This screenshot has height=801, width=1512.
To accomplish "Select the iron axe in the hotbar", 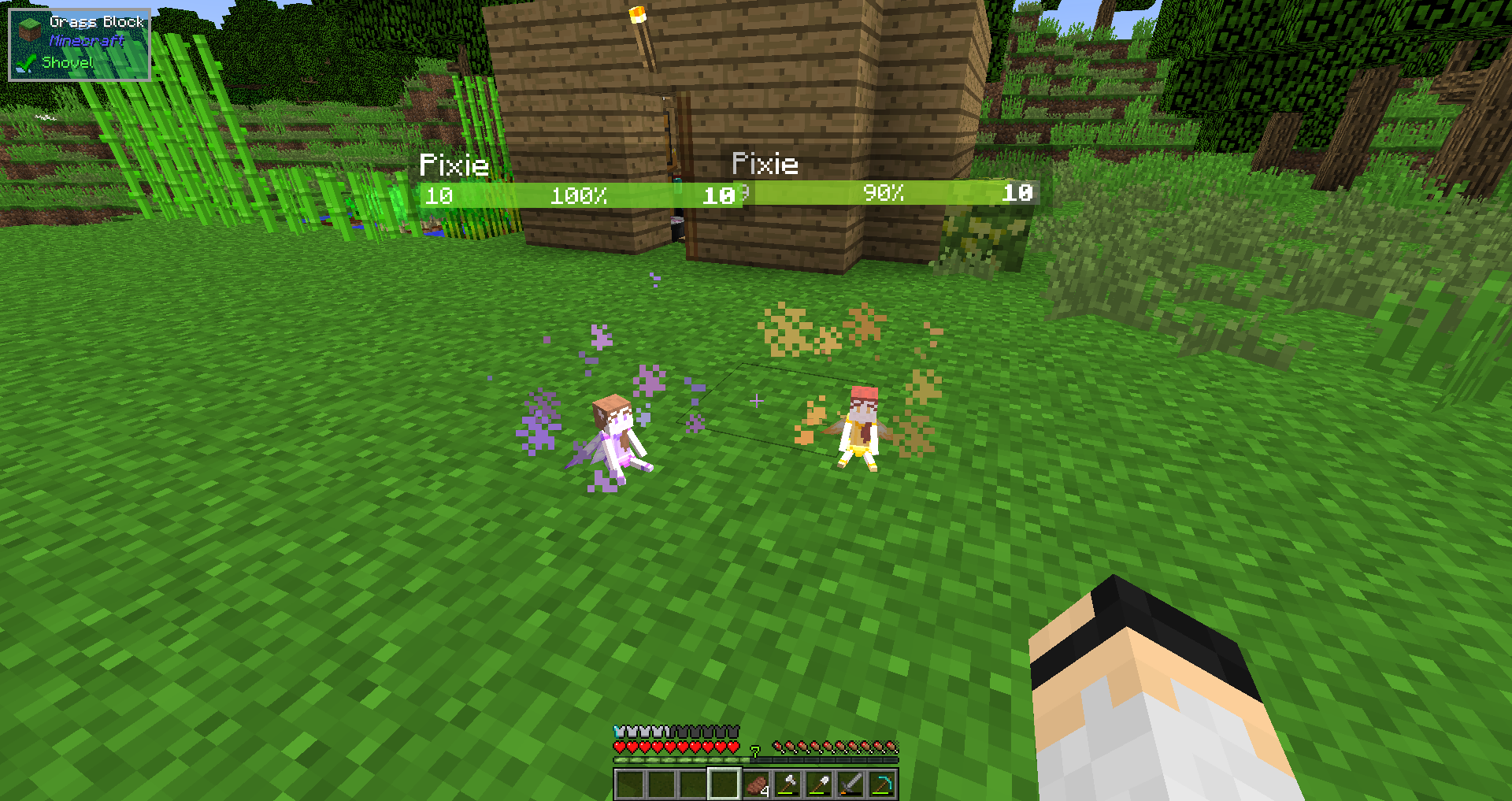I will [x=789, y=783].
